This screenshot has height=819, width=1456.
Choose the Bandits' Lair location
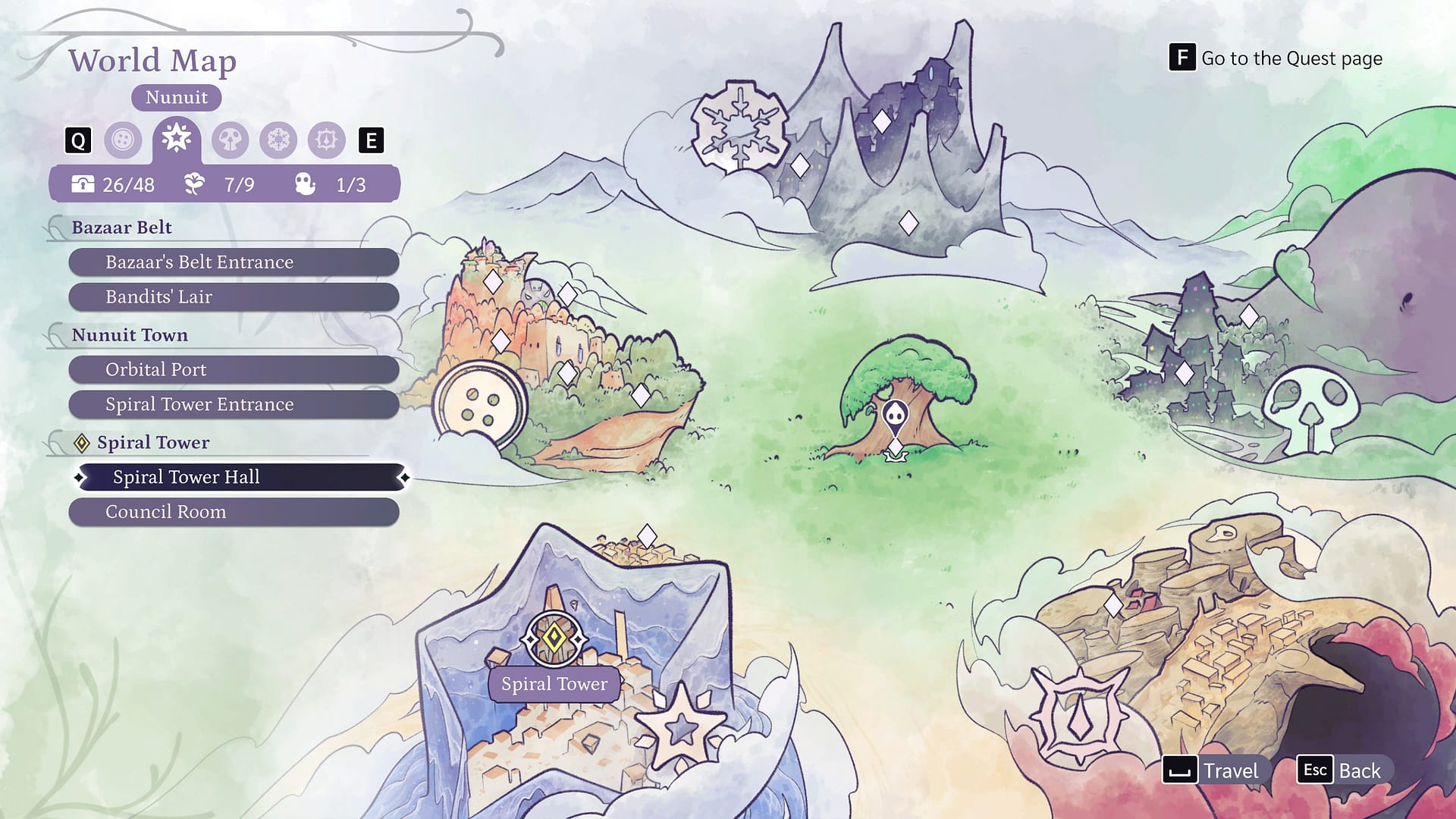click(x=234, y=297)
